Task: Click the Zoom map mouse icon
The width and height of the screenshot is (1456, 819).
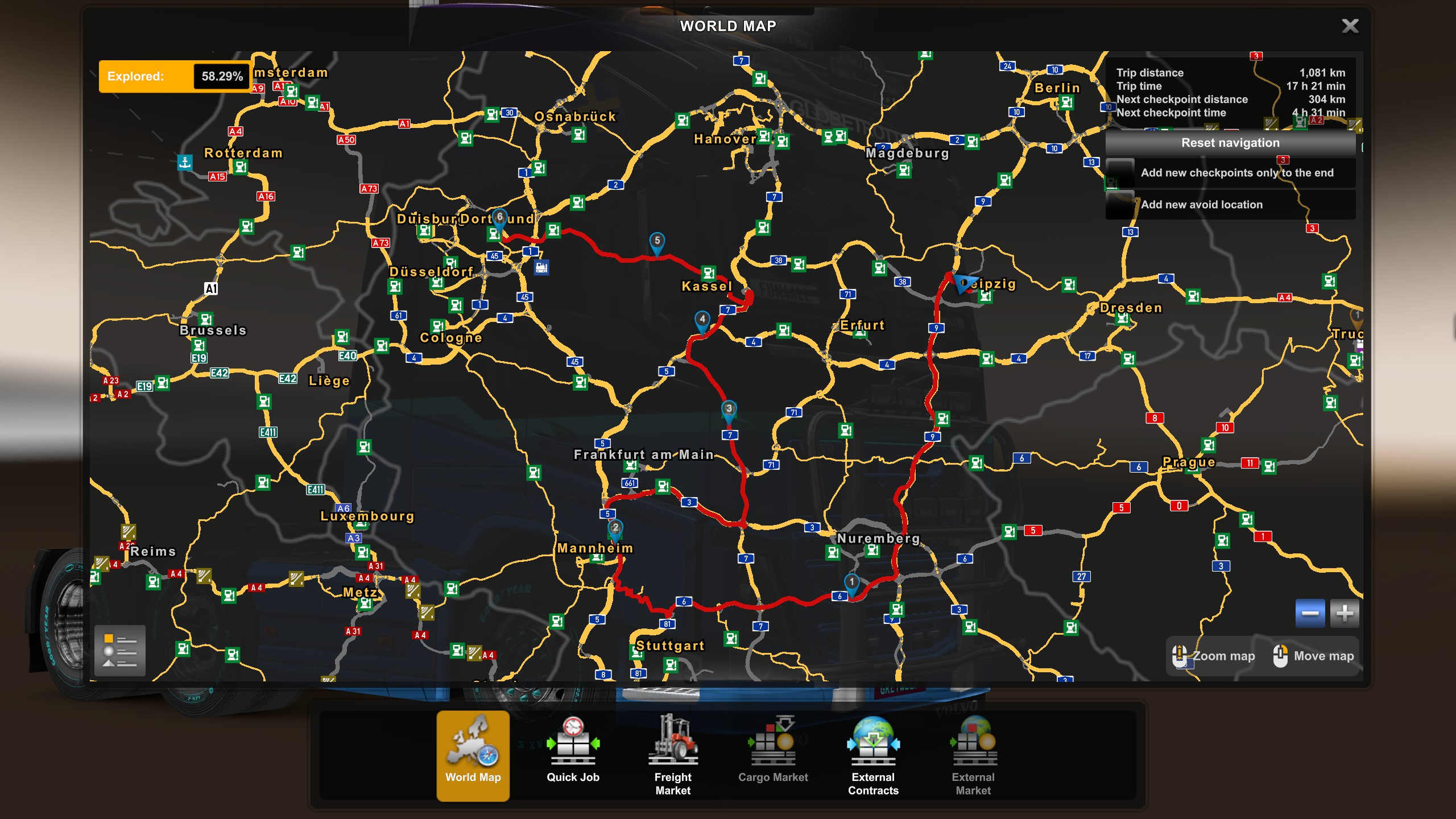Action: point(1179,656)
